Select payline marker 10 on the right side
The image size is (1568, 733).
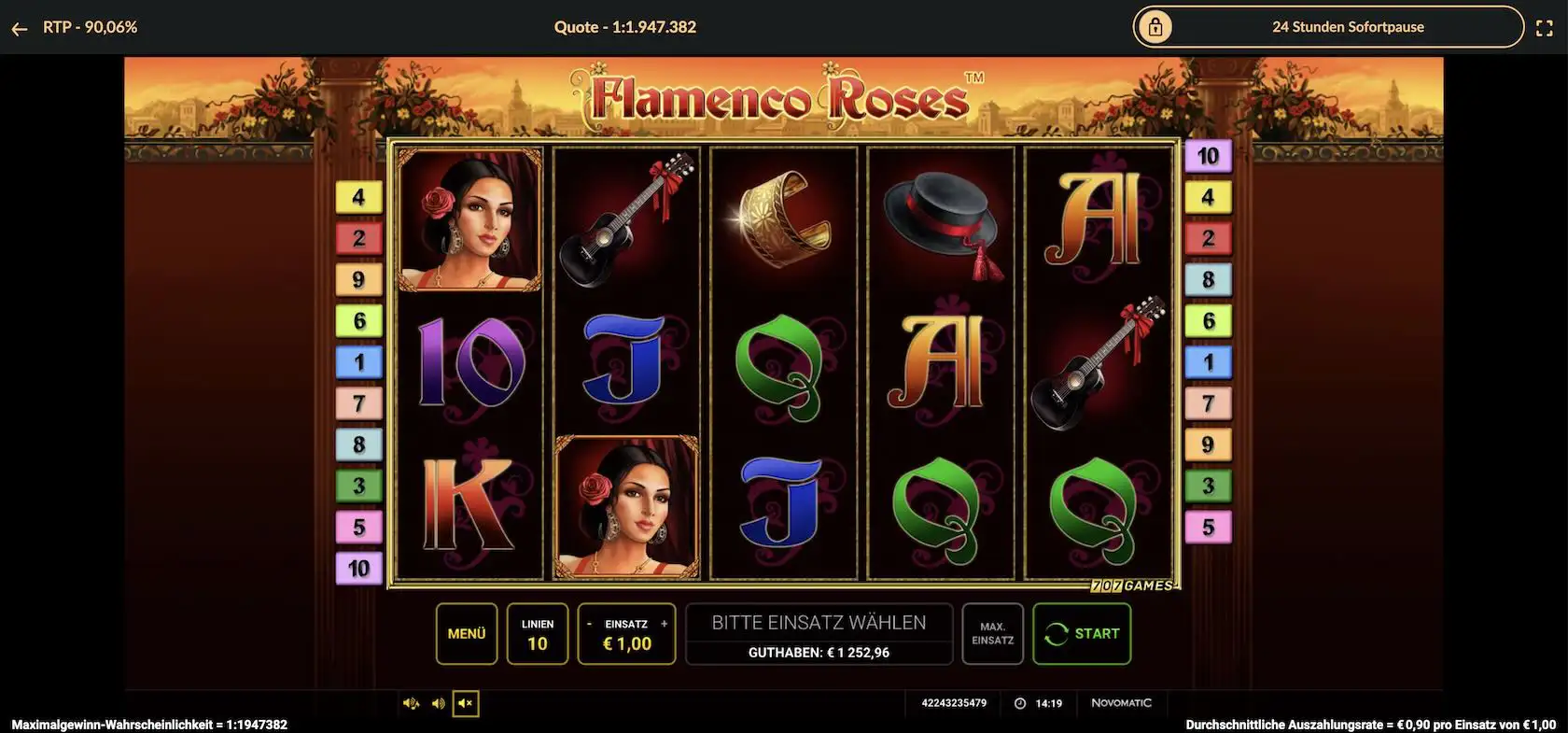(x=1209, y=156)
